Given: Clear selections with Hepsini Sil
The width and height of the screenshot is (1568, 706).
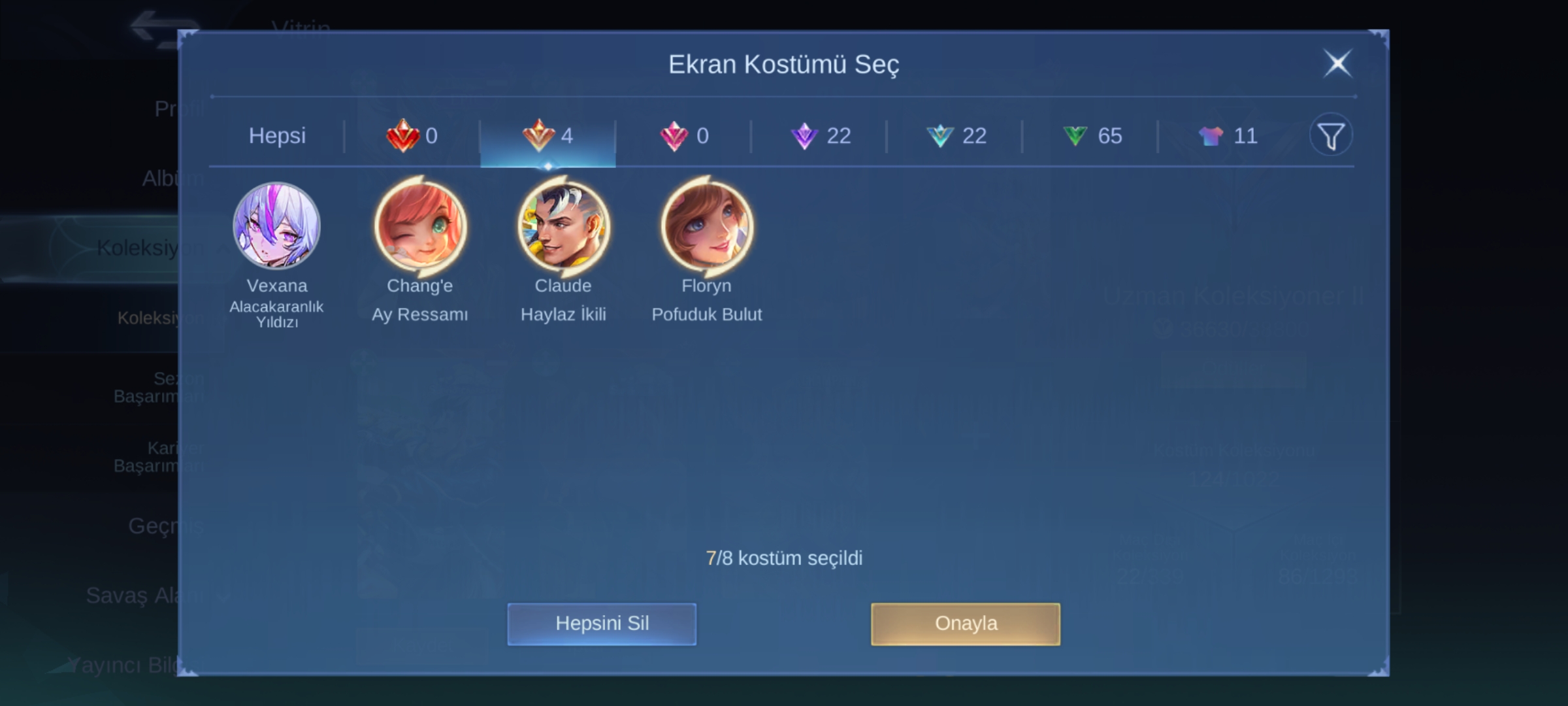Looking at the screenshot, I should [602, 624].
